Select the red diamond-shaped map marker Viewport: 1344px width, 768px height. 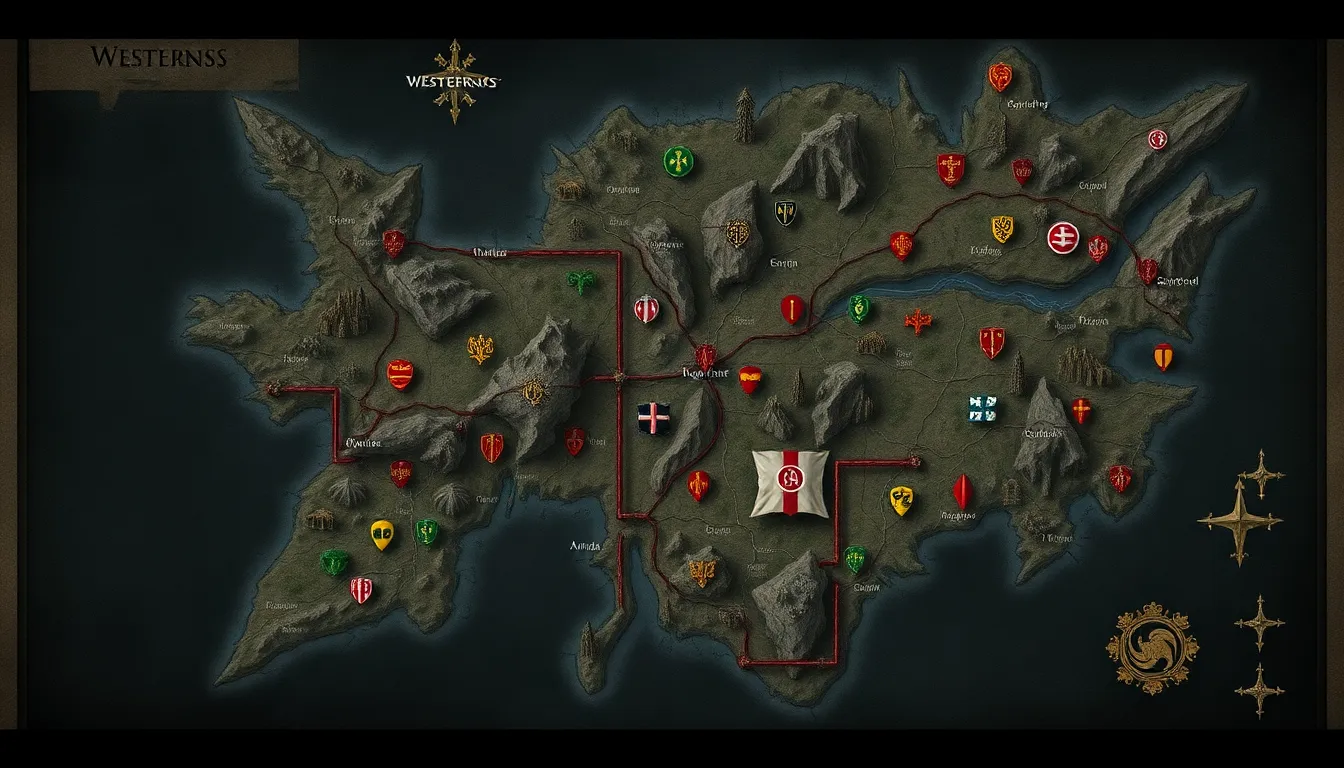962,491
